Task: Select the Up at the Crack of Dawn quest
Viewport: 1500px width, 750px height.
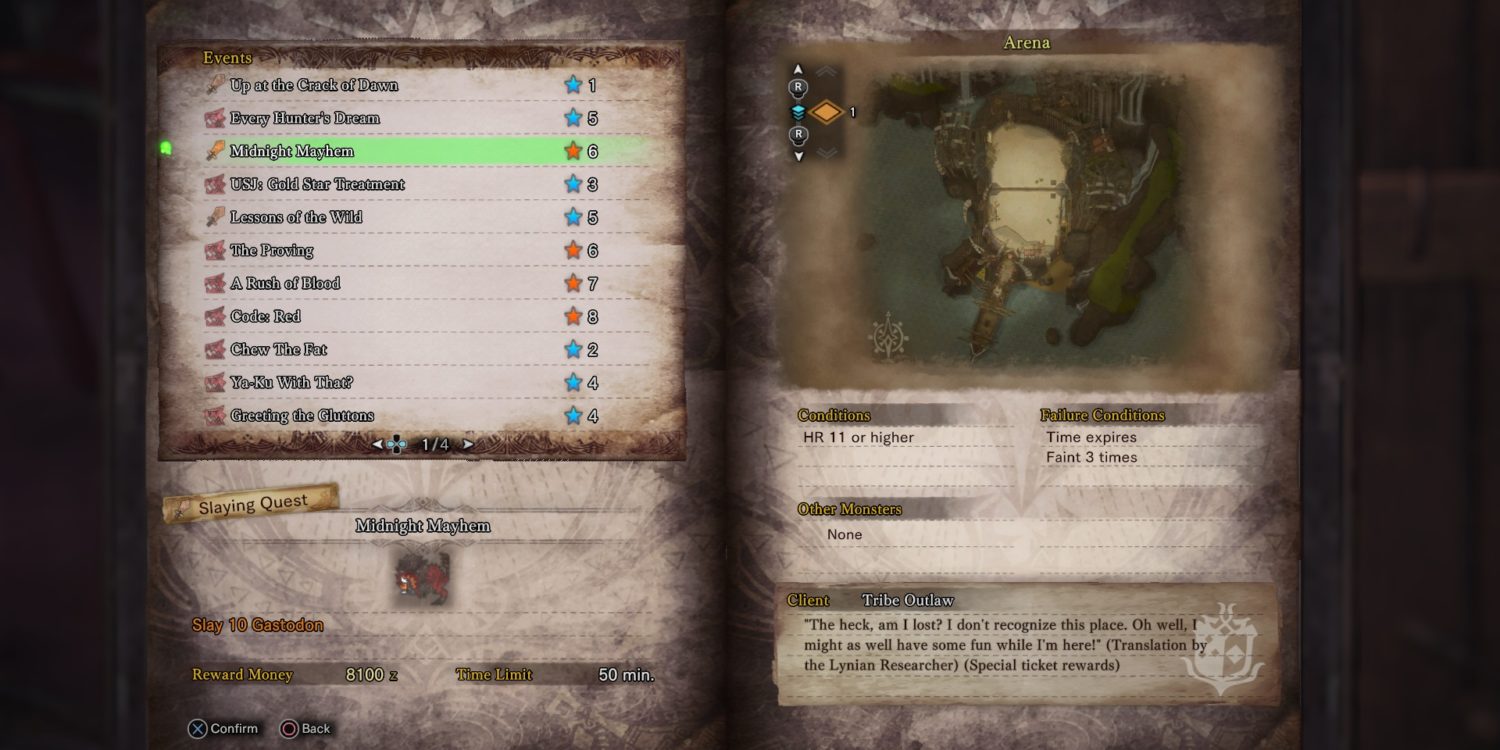Action: click(x=314, y=86)
